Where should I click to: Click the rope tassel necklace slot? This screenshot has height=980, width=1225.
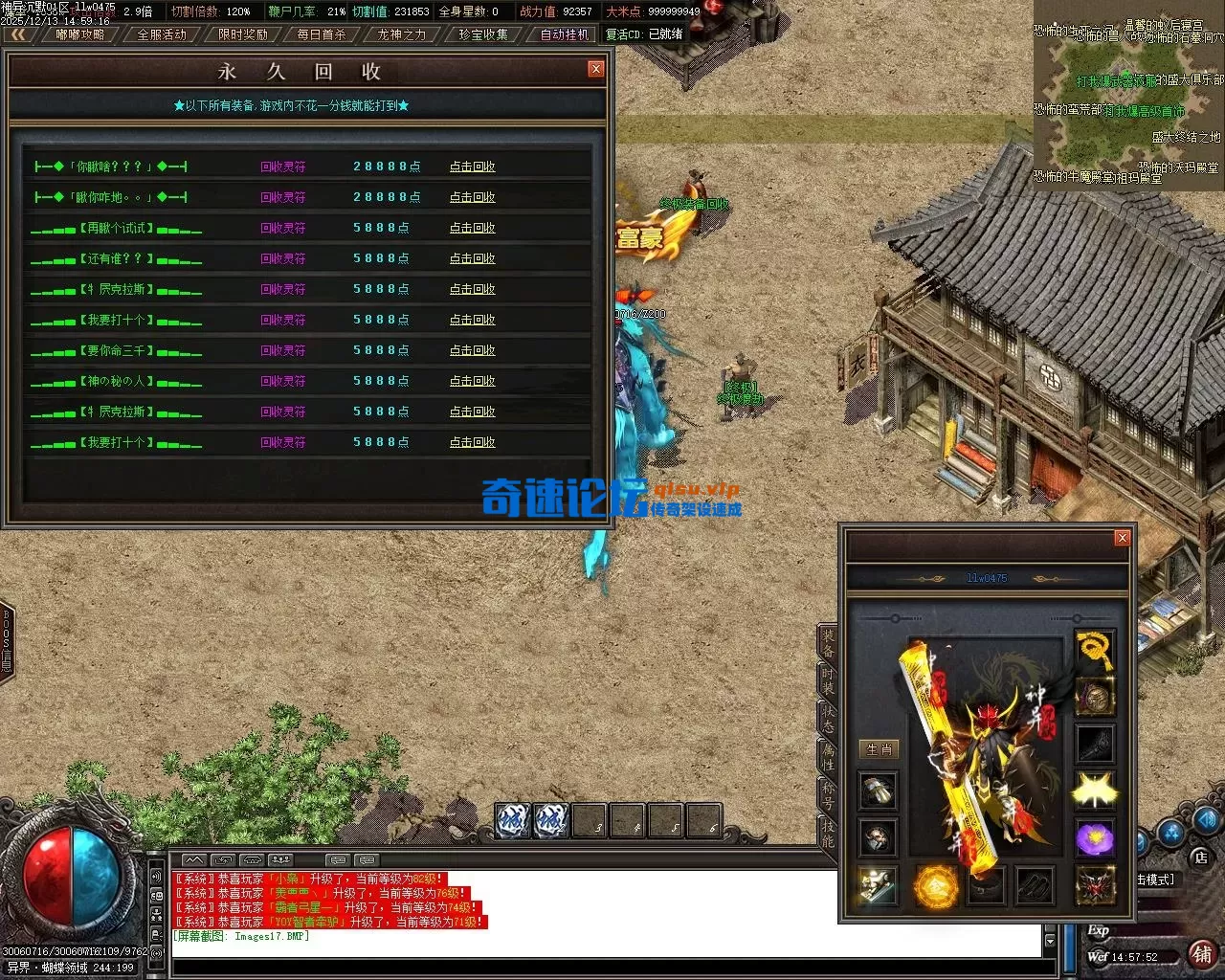tap(1093, 653)
